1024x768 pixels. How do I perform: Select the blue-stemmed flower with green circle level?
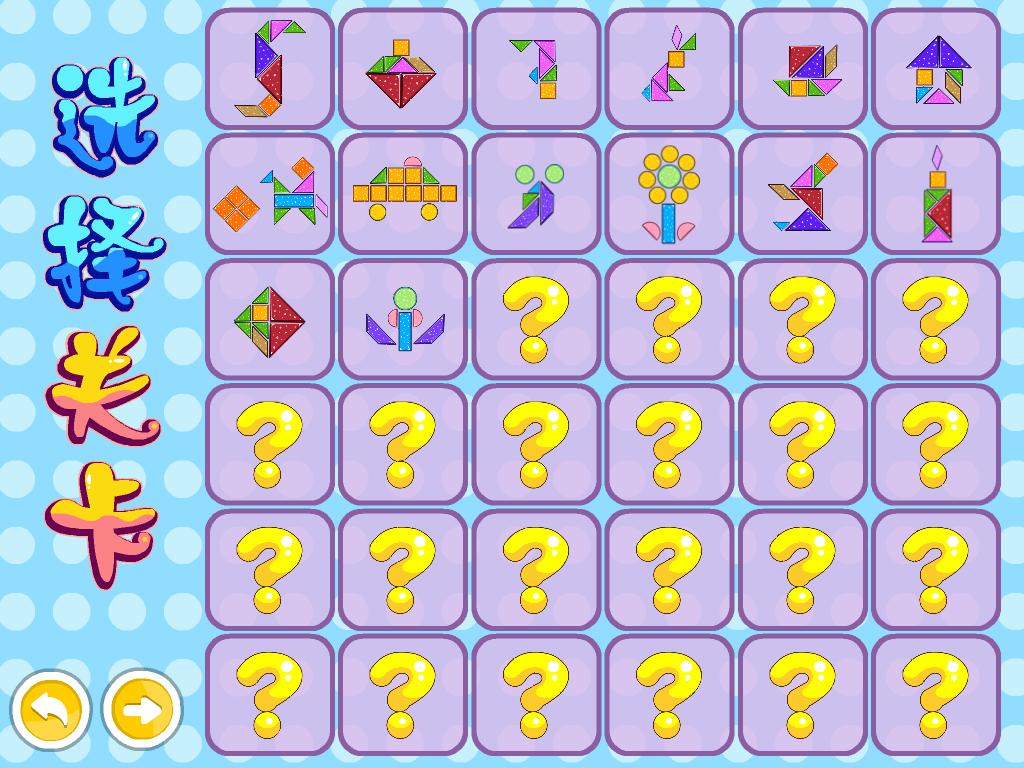click(x=402, y=319)
